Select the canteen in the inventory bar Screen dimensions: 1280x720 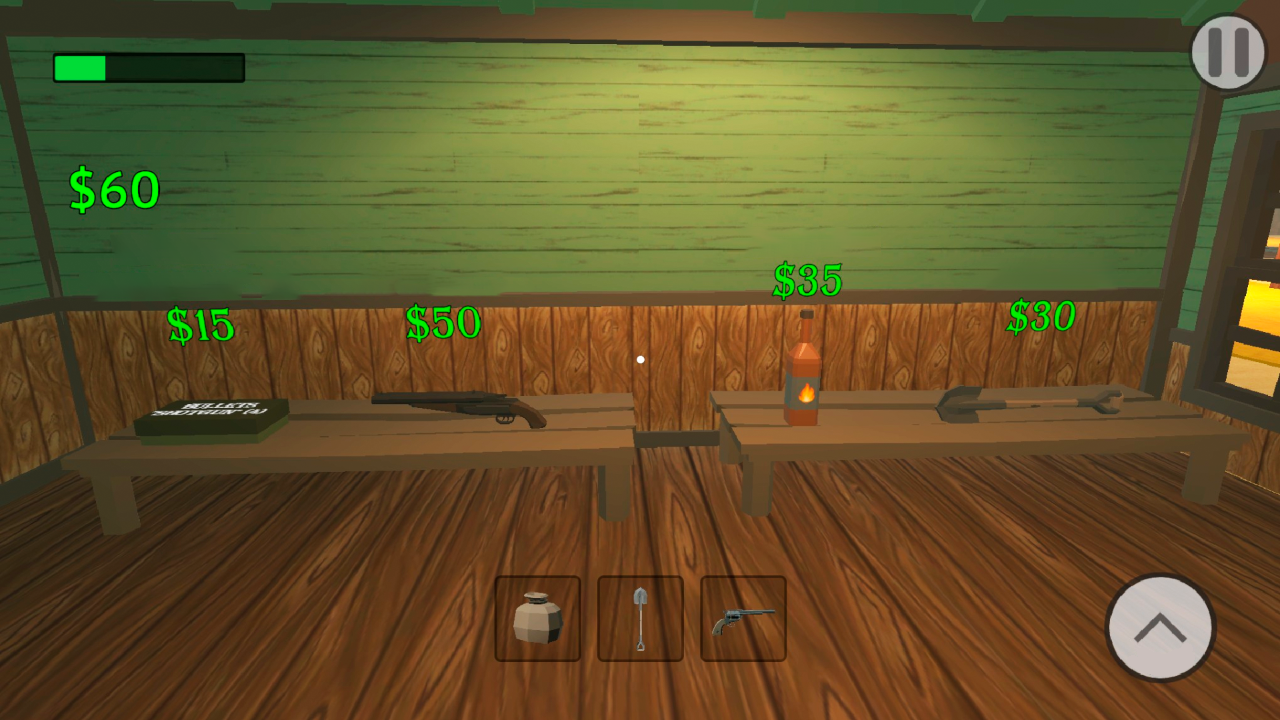pos(538,618)
